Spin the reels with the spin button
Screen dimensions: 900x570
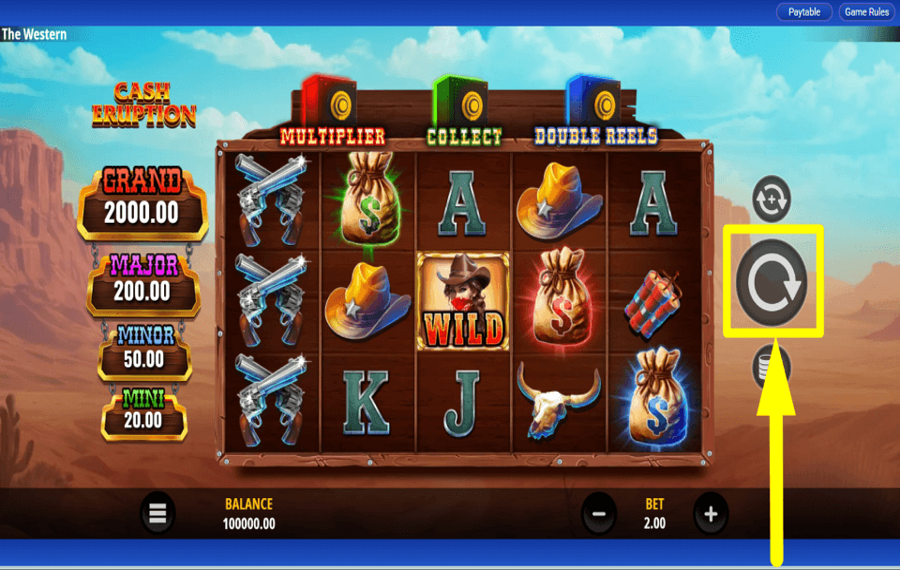coord(772,282)
